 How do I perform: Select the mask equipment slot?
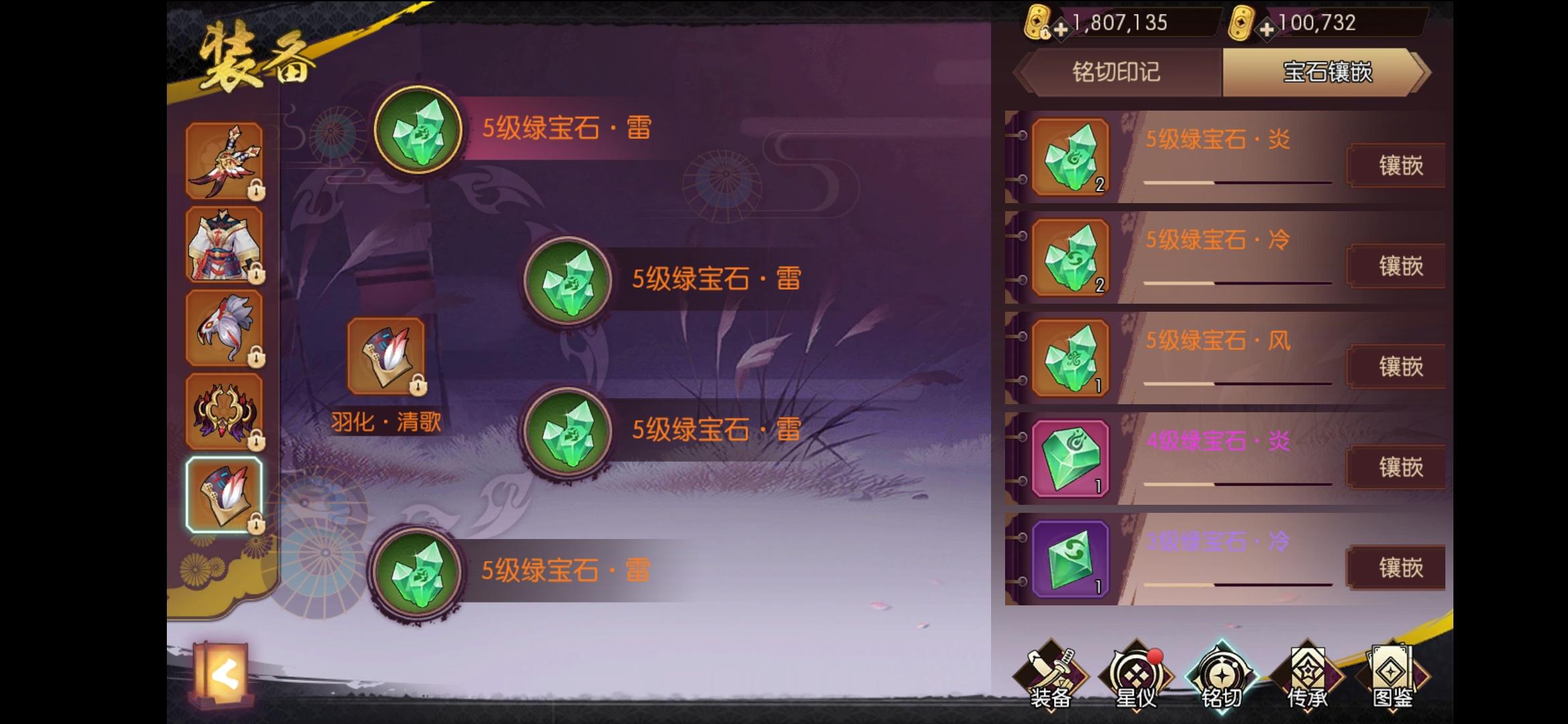[226, 328]
